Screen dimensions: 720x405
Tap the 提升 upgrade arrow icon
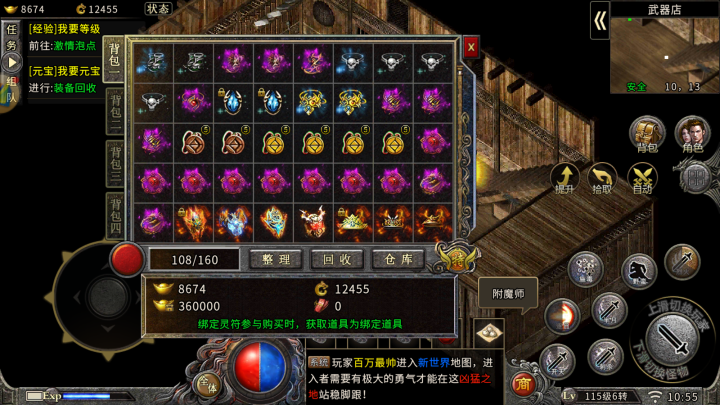[565, 178]
